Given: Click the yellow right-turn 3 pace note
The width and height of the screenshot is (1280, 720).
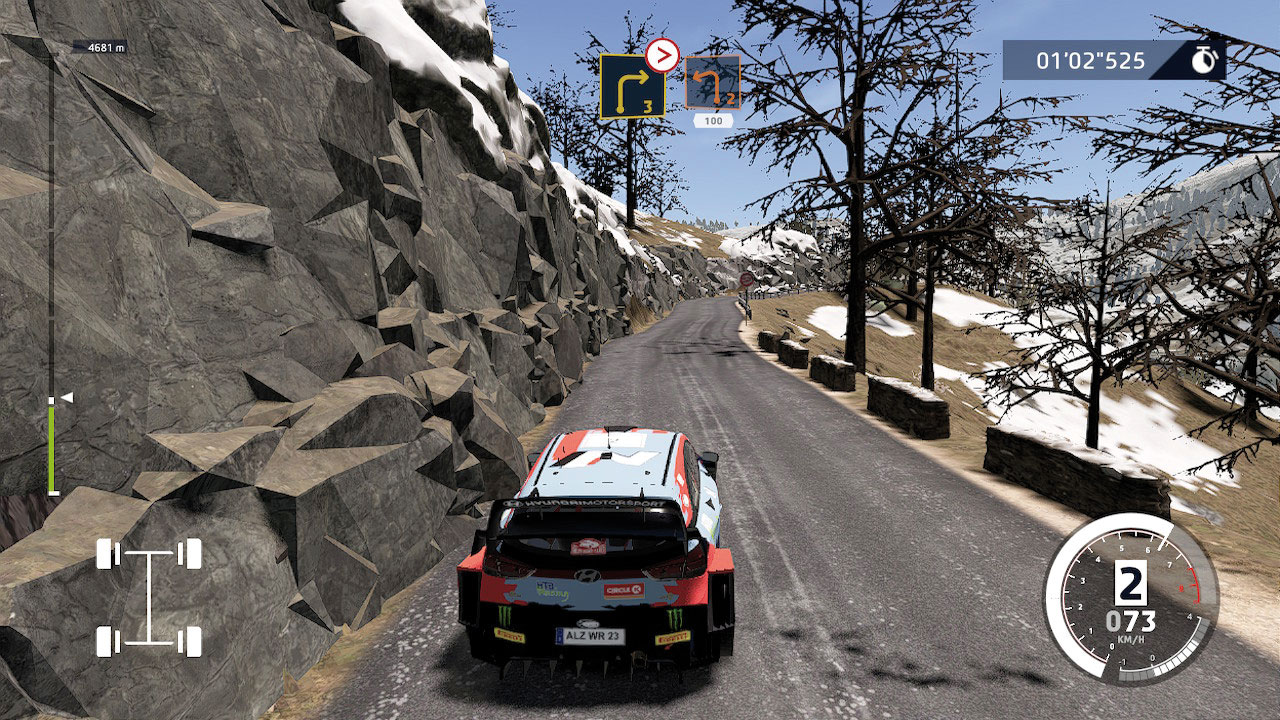Looking at the screenshot, I should pyautogui.click(x=632, y=86).
